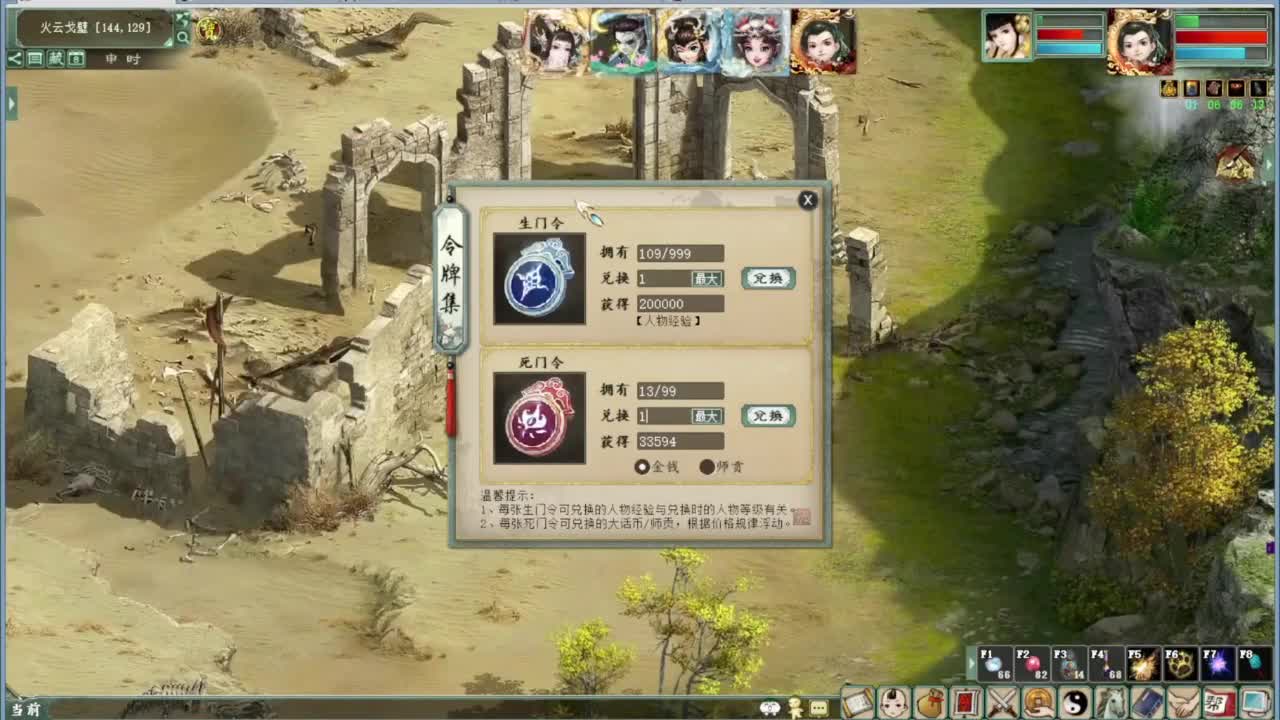Switch to the 当前 chat tab
Image resolution: width=1280 pixels, height=720 pixels.
23,707
